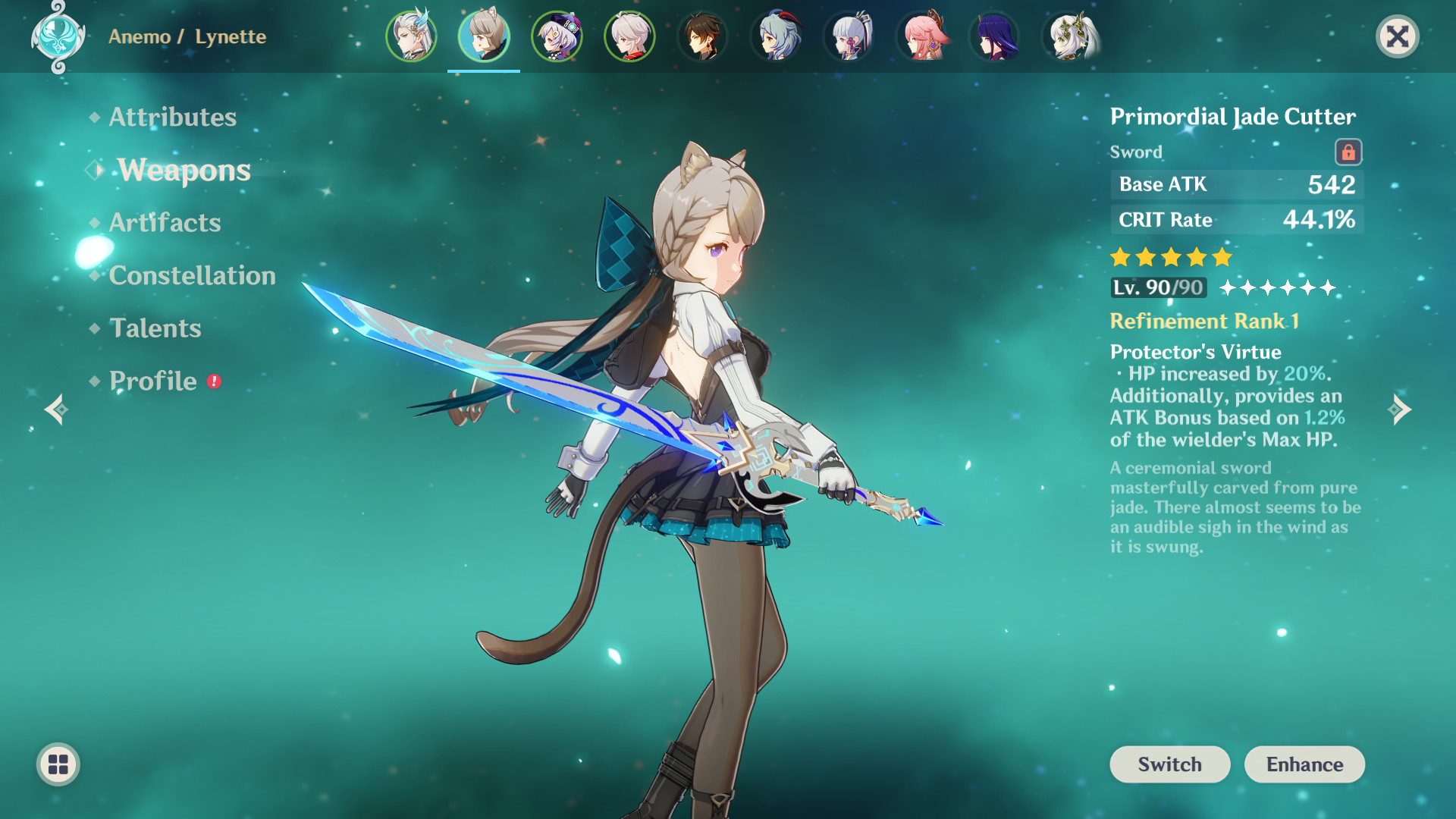Toggle the weapon lock on Primordial Jade Cutter
Screen dimensions: 1456x819
[x=1349, y=151]
